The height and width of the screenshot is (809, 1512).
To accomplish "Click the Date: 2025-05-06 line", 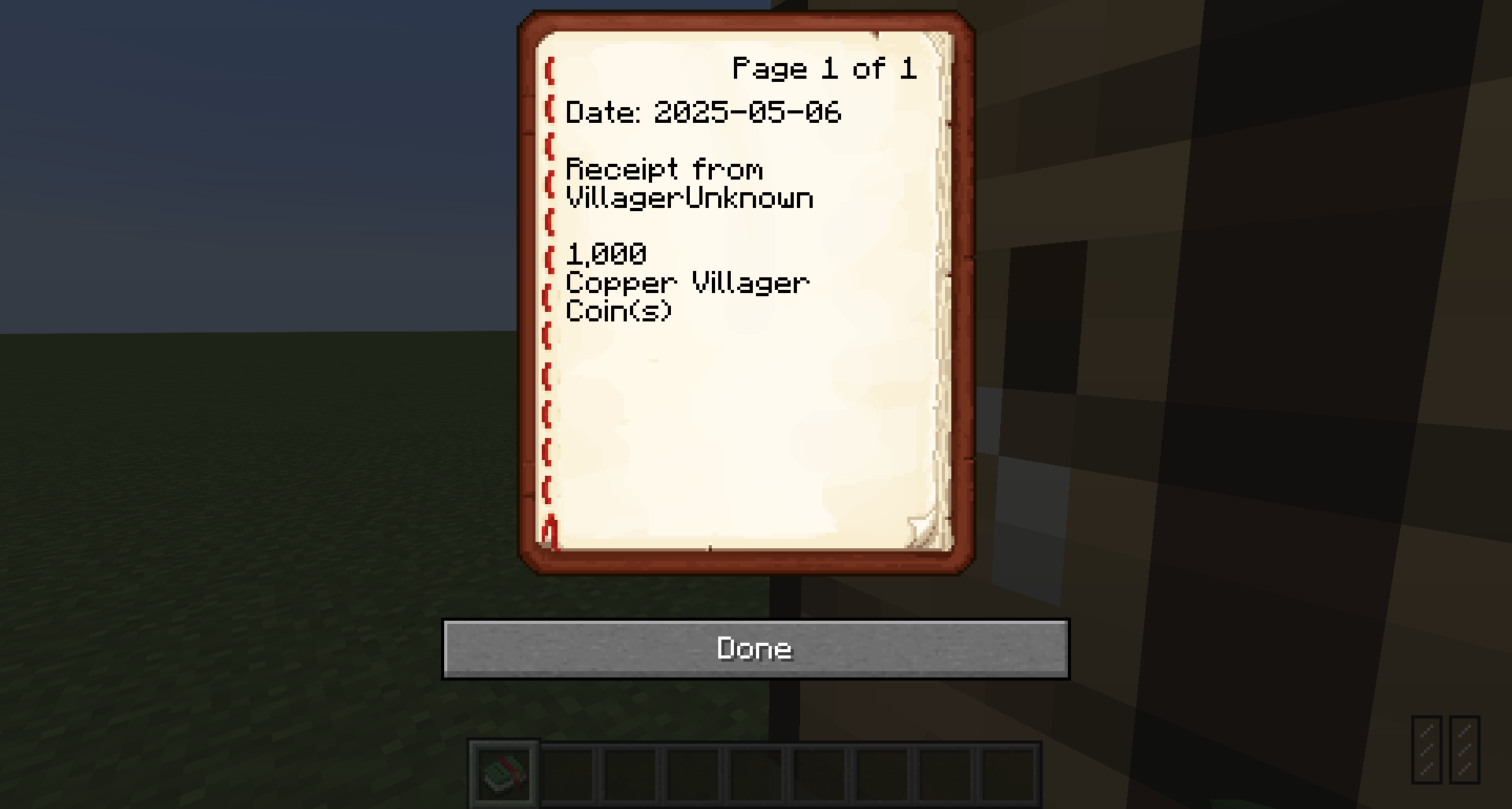I will 705,113.
